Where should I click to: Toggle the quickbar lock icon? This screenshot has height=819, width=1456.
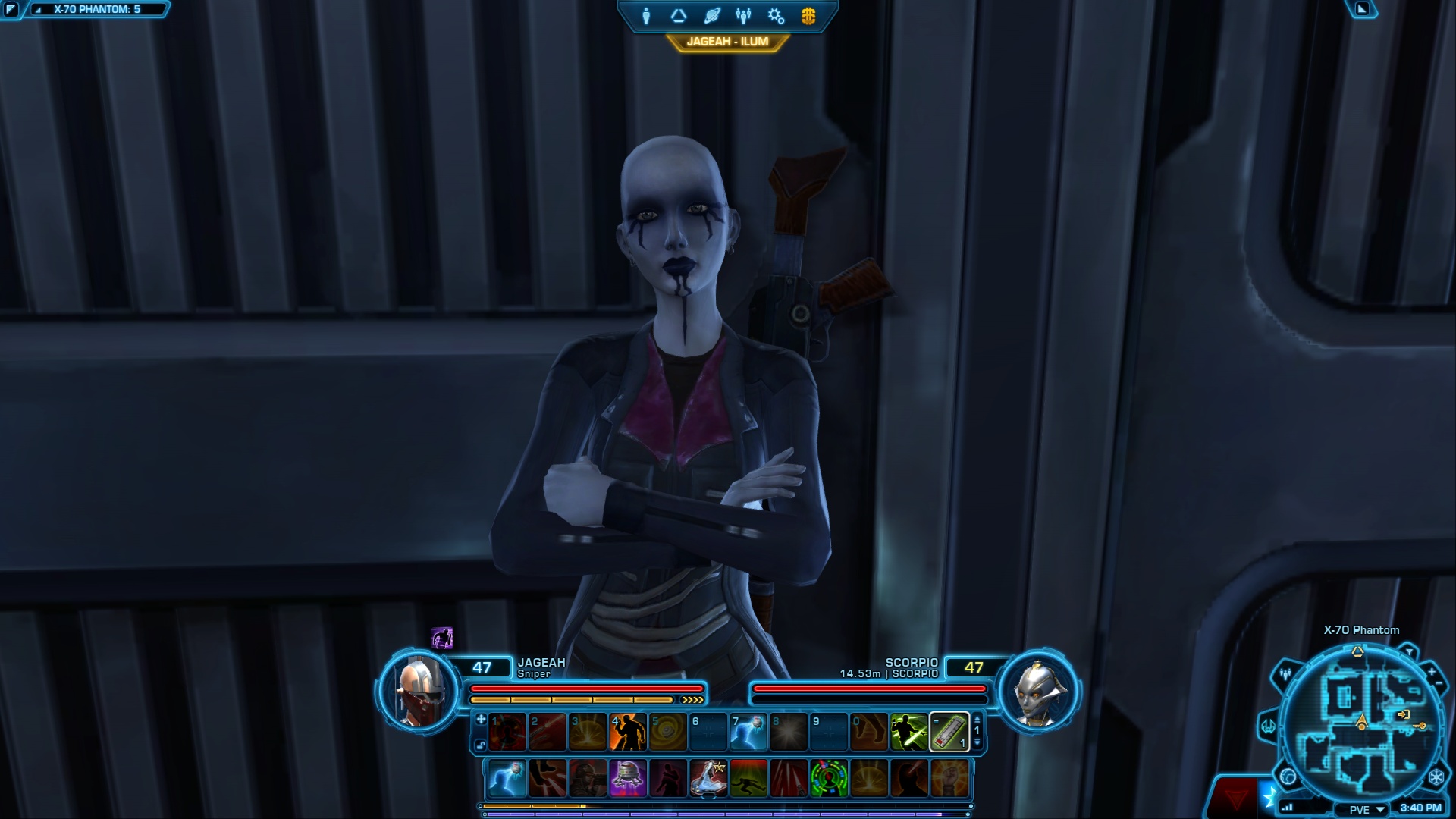pyautogui.click(x=481, y=745)
